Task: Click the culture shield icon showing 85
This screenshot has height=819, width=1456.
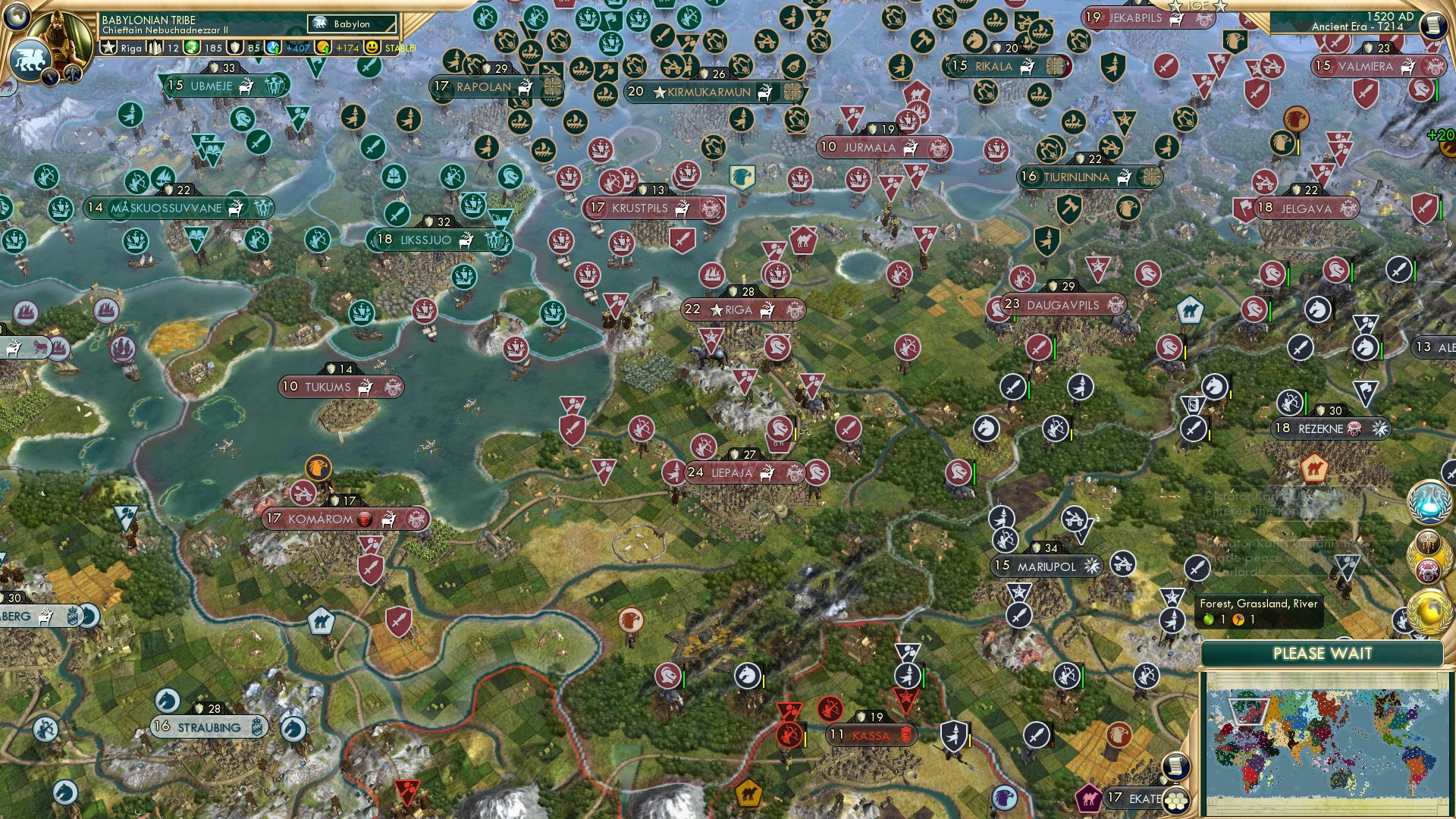Action: (237, 48)
